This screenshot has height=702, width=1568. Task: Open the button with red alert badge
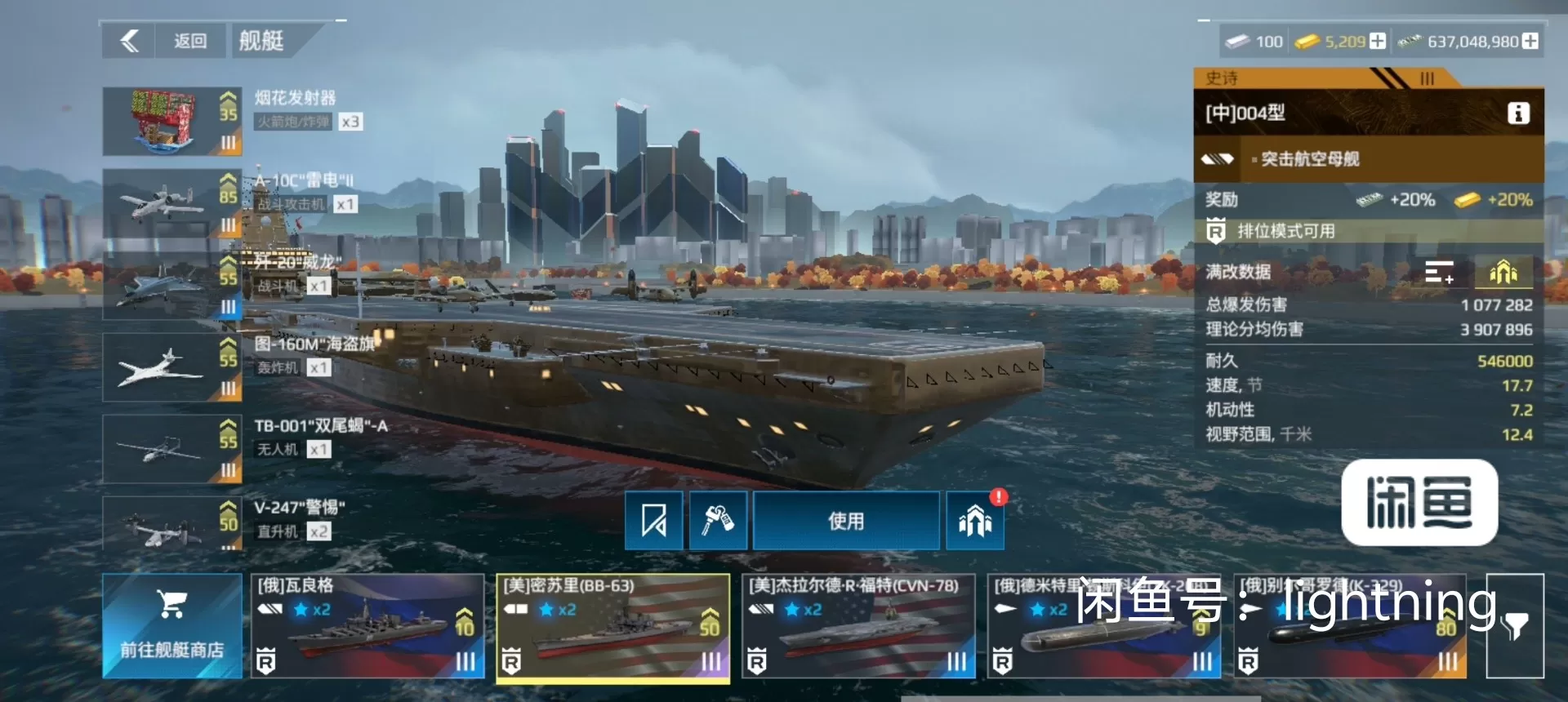(x=975, y=521)
